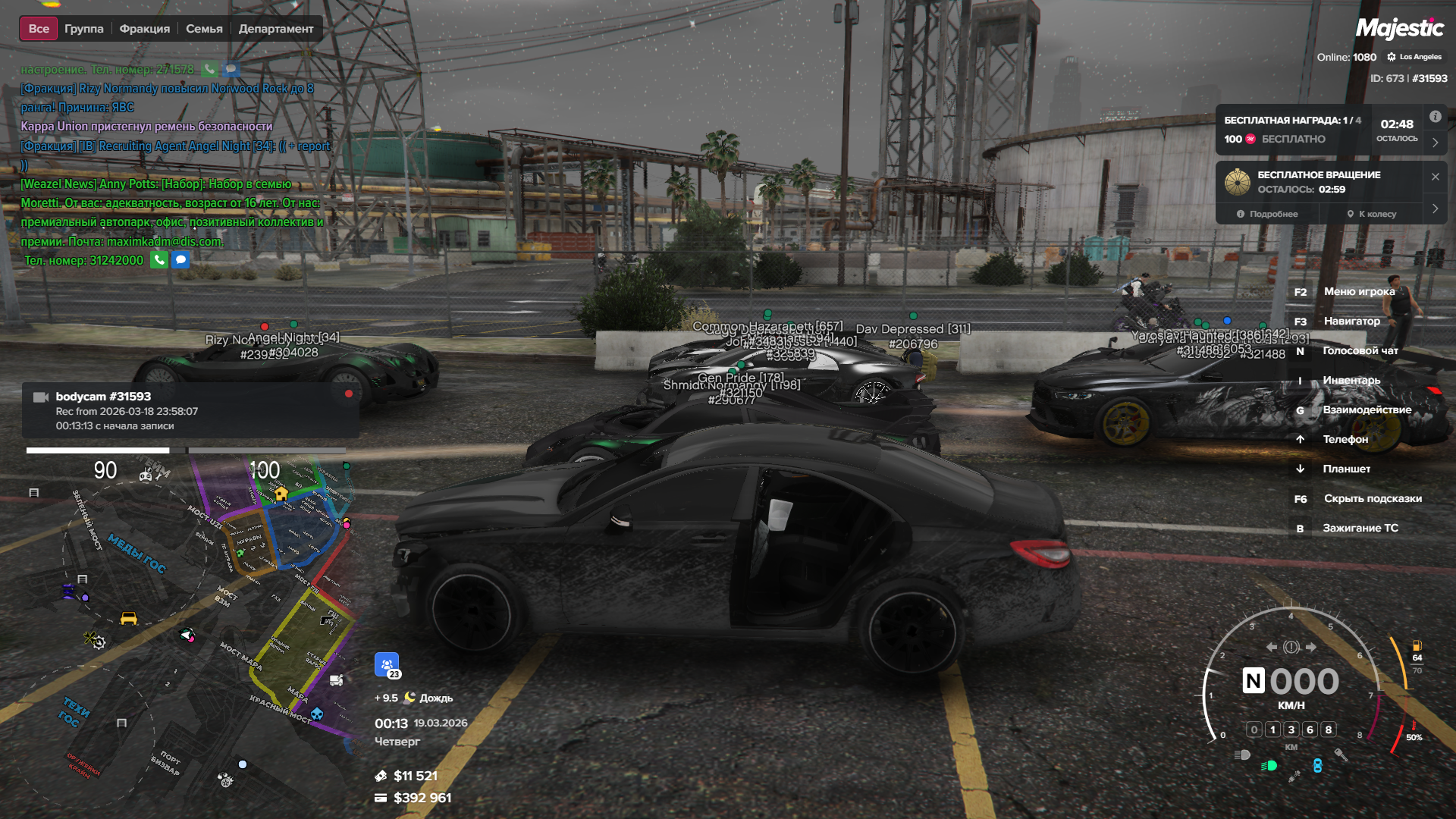Viewport: 1456px width, 819px height.
Task: Go to the wheel with К колесу
Action: pos(1372,214)
